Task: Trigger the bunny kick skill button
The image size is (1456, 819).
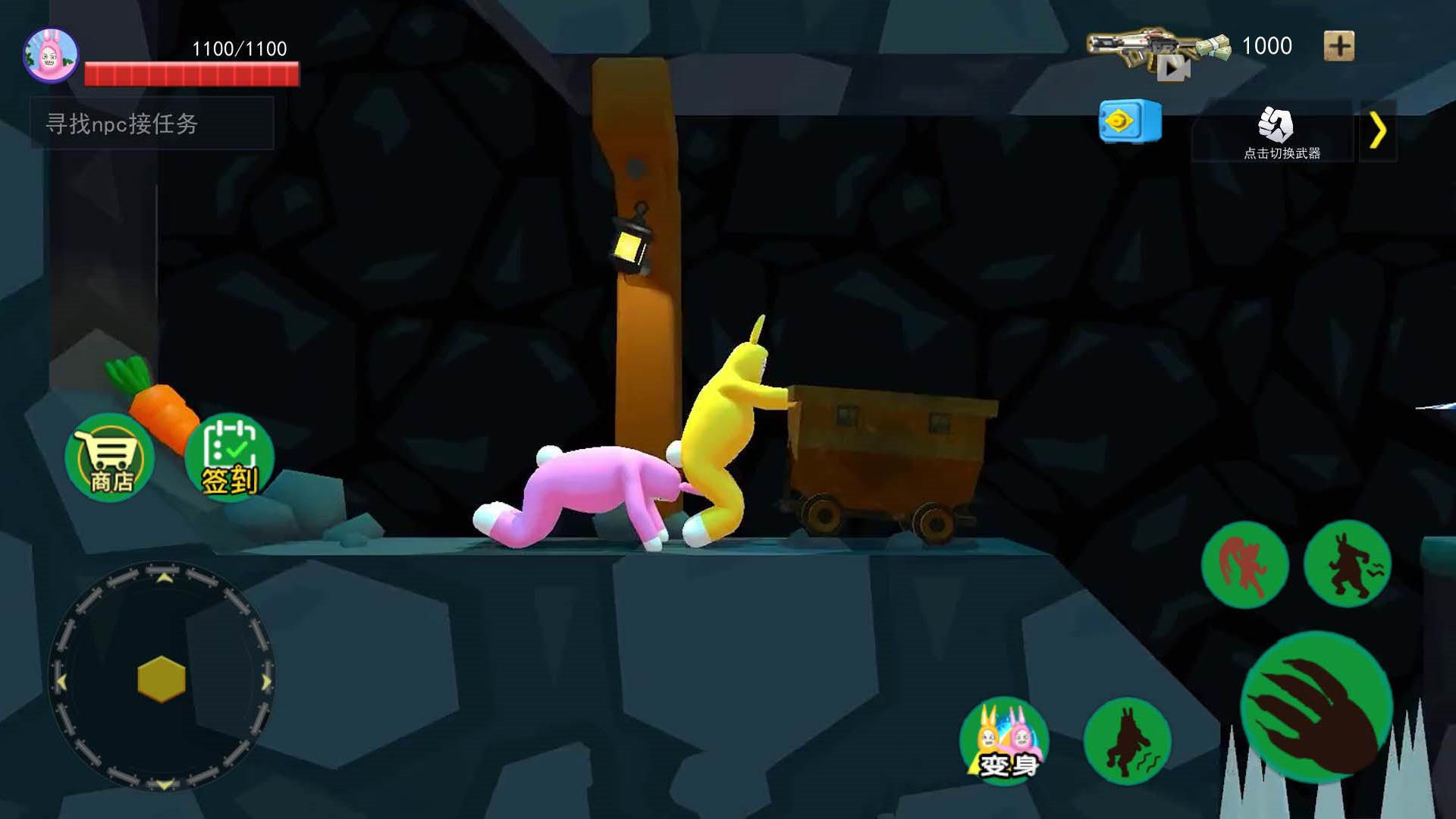Action: point(1348,564)
